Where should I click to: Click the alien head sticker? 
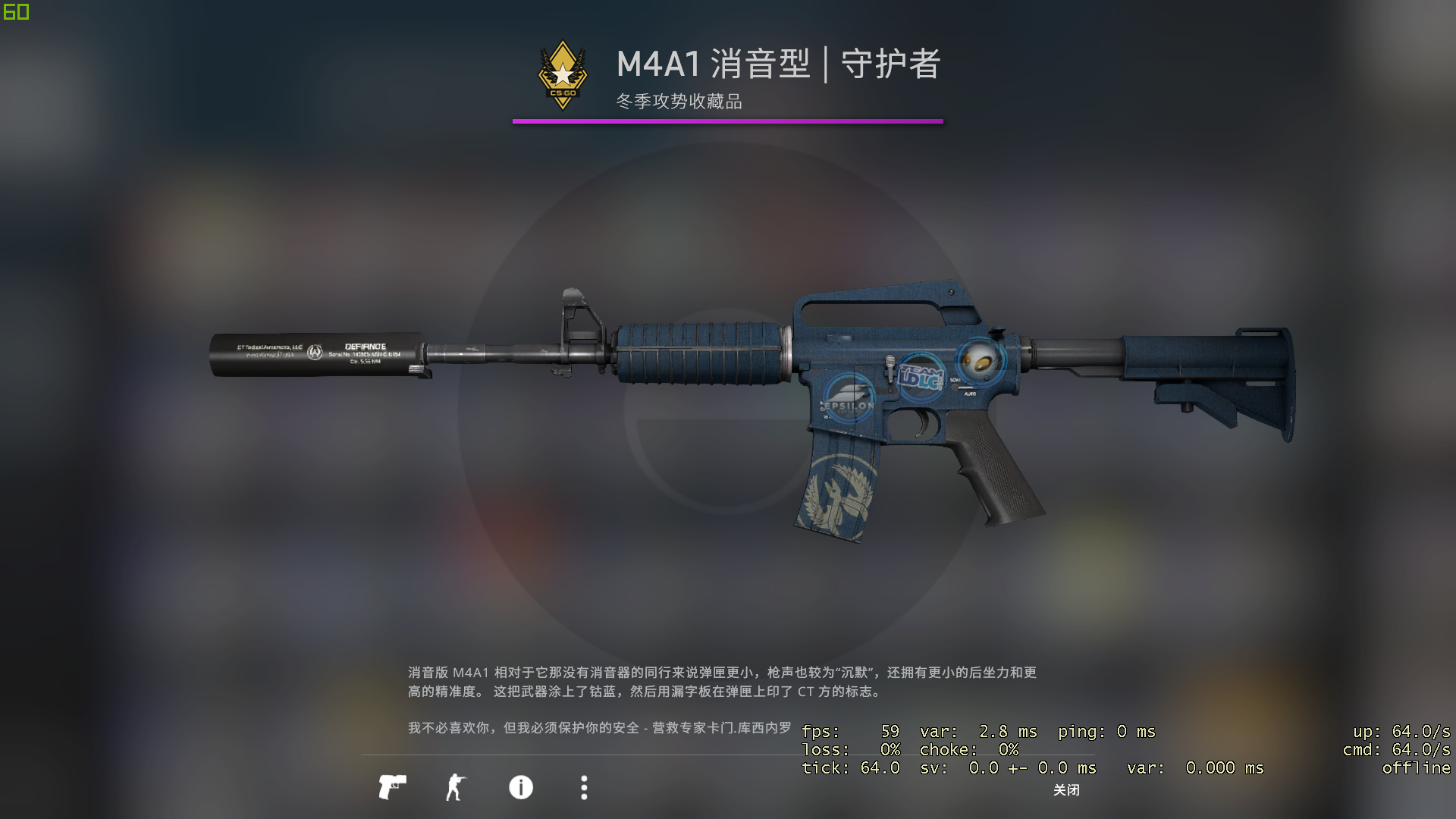coord(981,362)
